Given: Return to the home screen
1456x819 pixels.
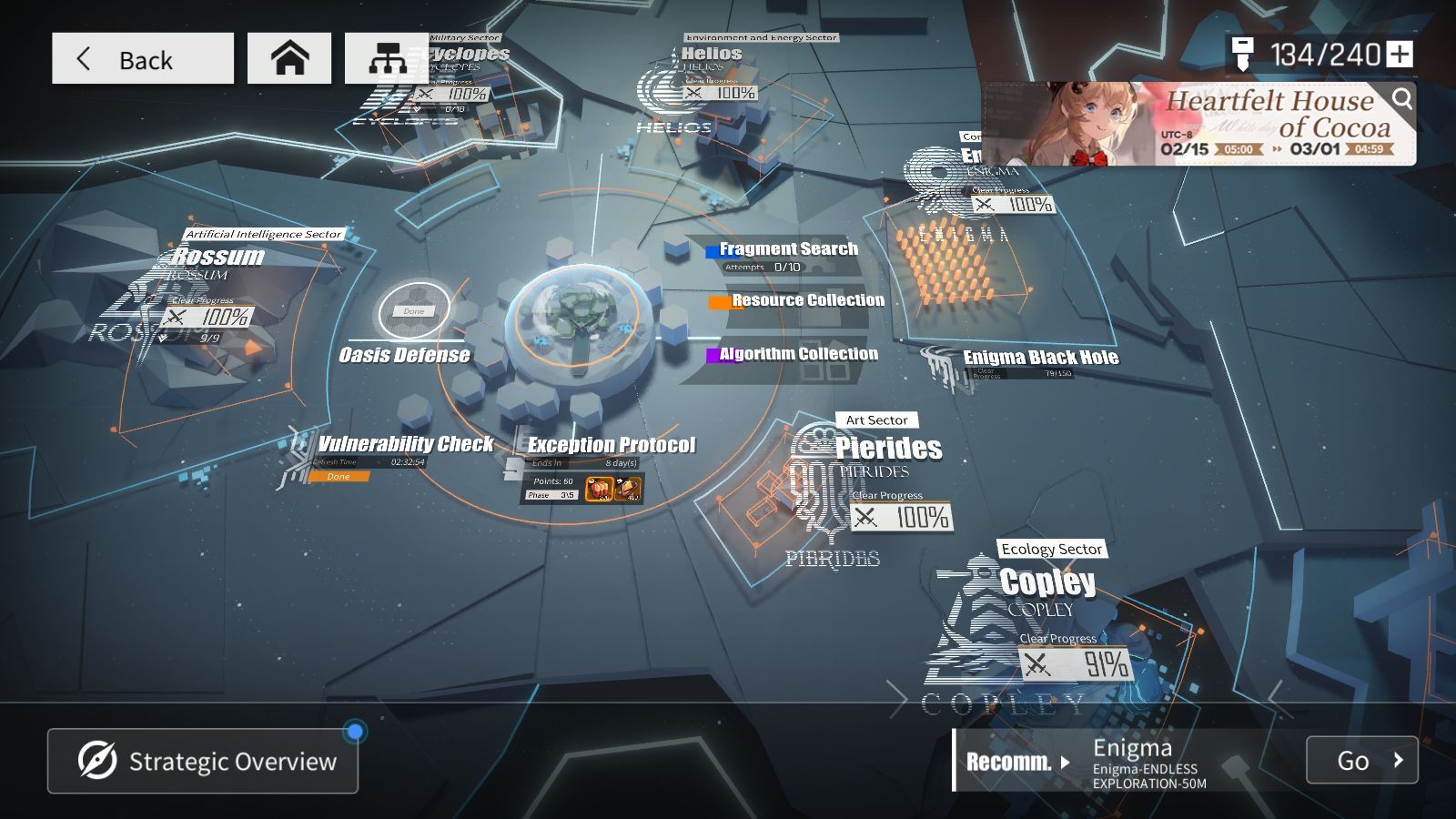Looking at the screenshot, I should [x=289, y=59].
